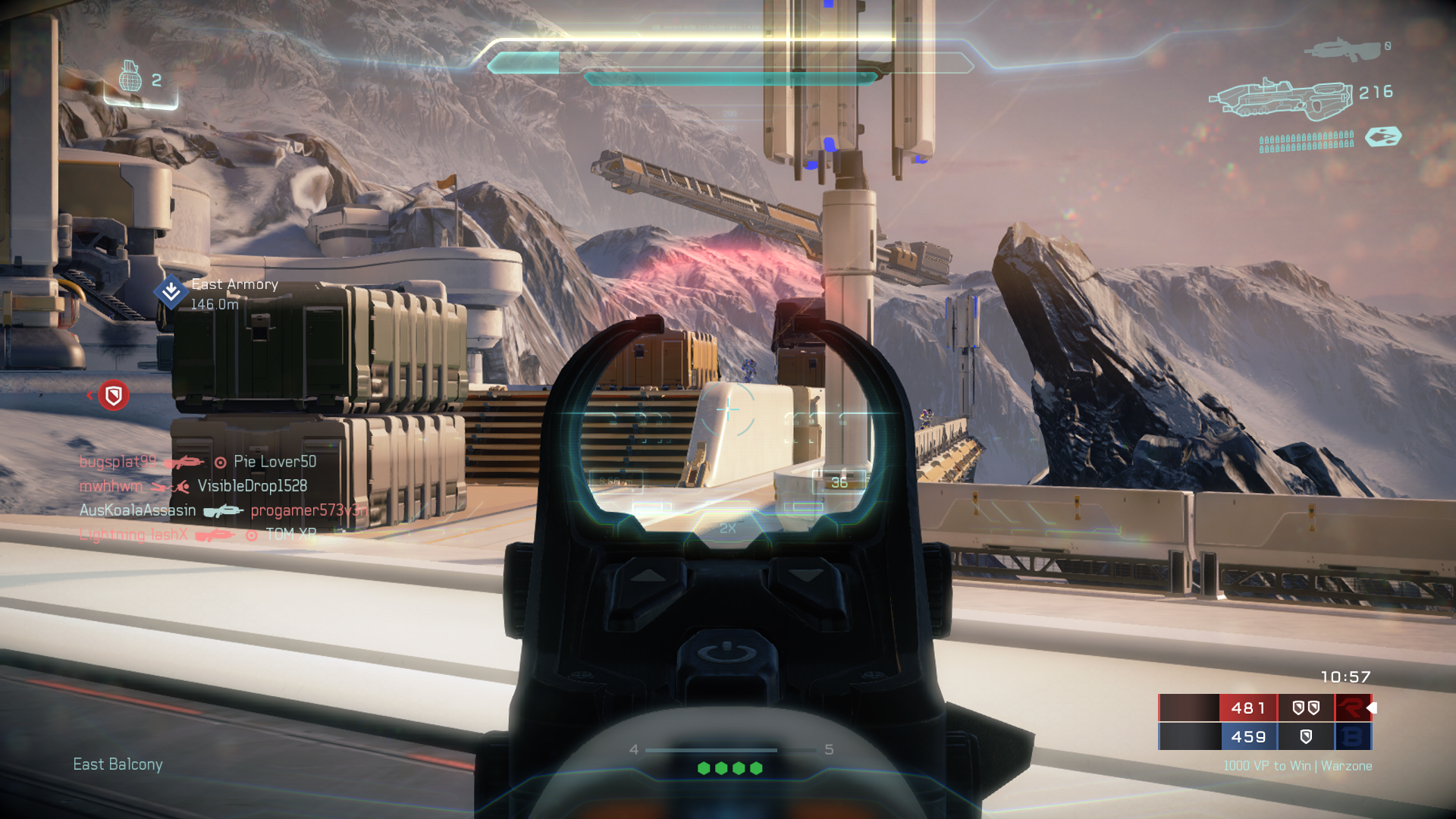The image size is (1456, 819).
Task: Select the frag grenade icon
Action: [130, 77]
